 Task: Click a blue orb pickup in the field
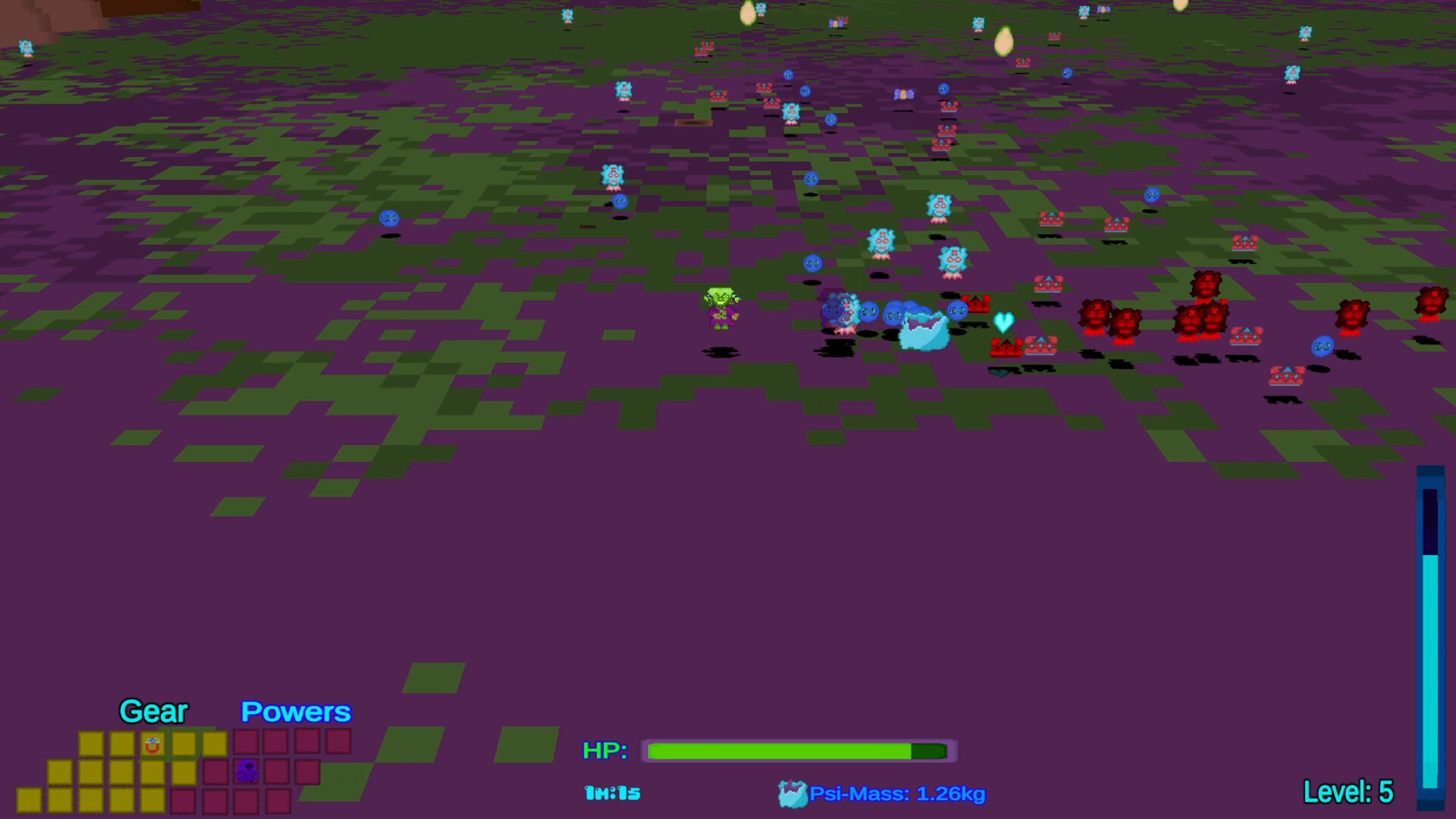tap(389, 218)
